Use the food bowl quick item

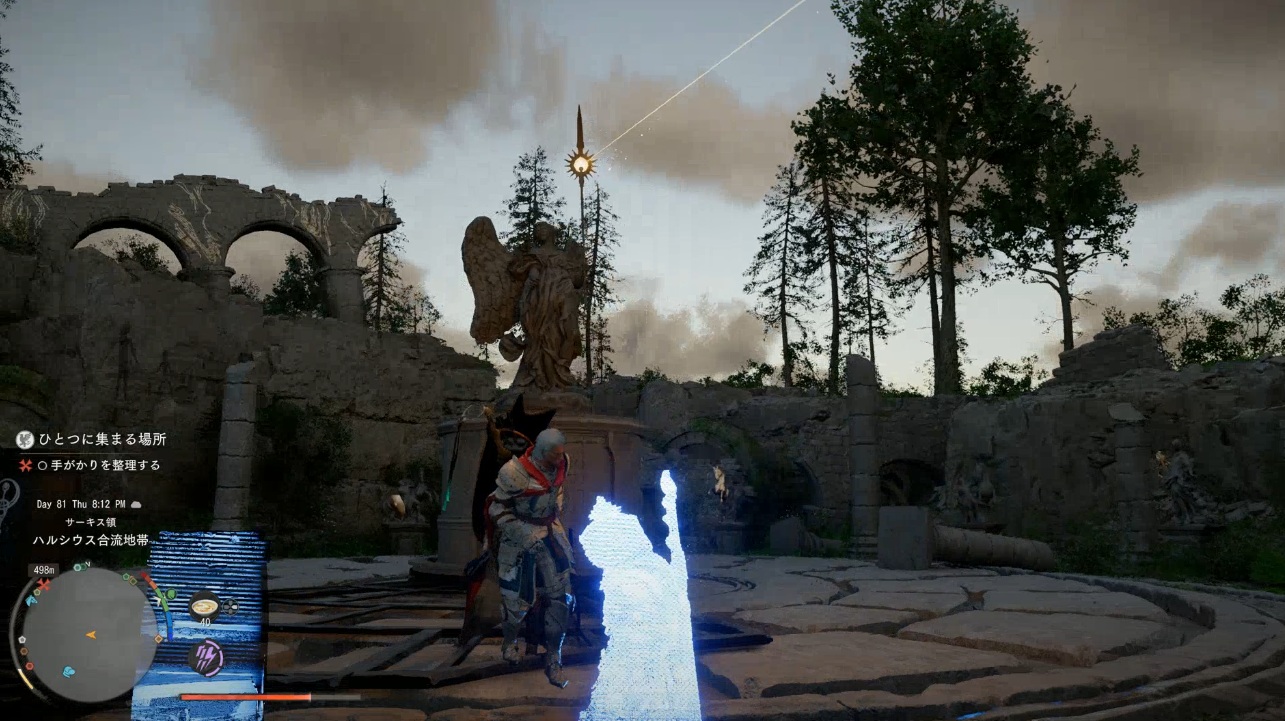point(205,605)
